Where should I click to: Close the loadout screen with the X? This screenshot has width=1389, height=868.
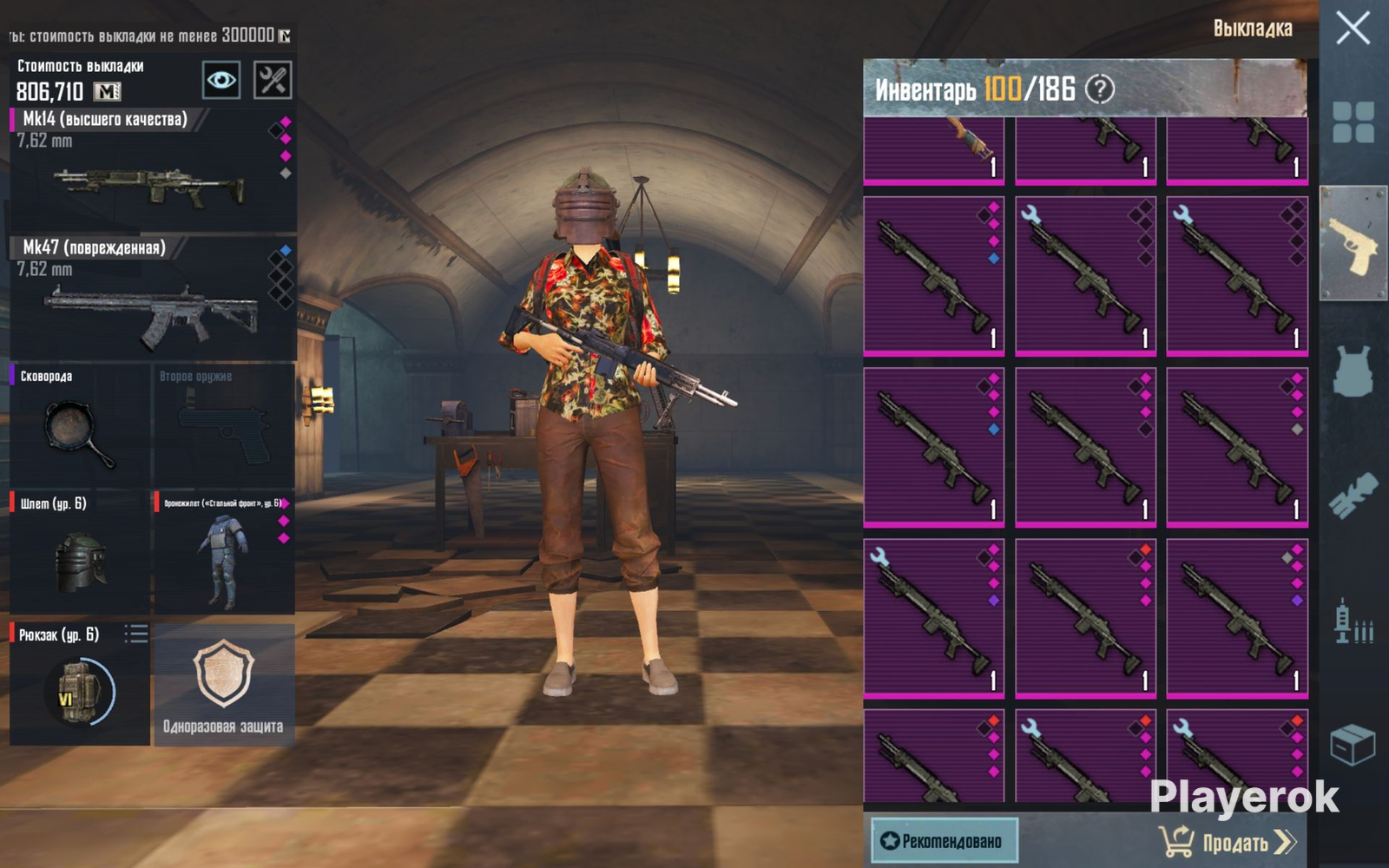point(1353,29)
